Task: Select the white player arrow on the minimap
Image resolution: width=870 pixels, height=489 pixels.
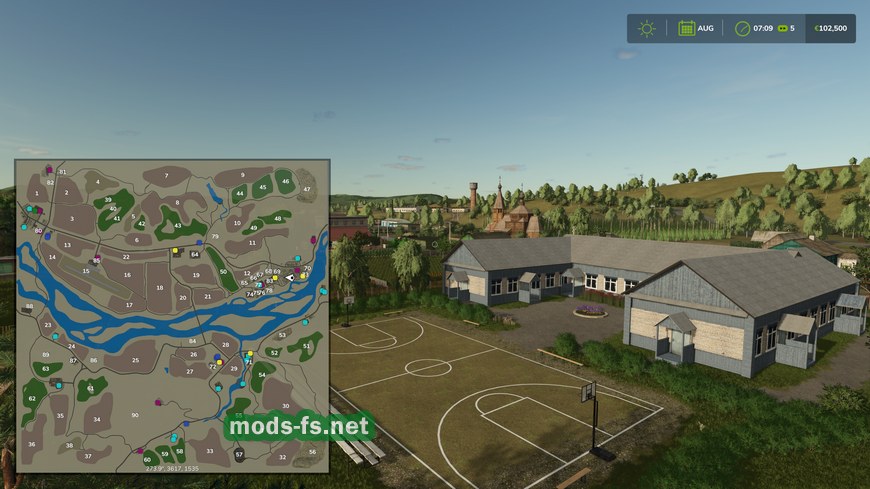Action: pyautogui.click(x=290, y=277)
